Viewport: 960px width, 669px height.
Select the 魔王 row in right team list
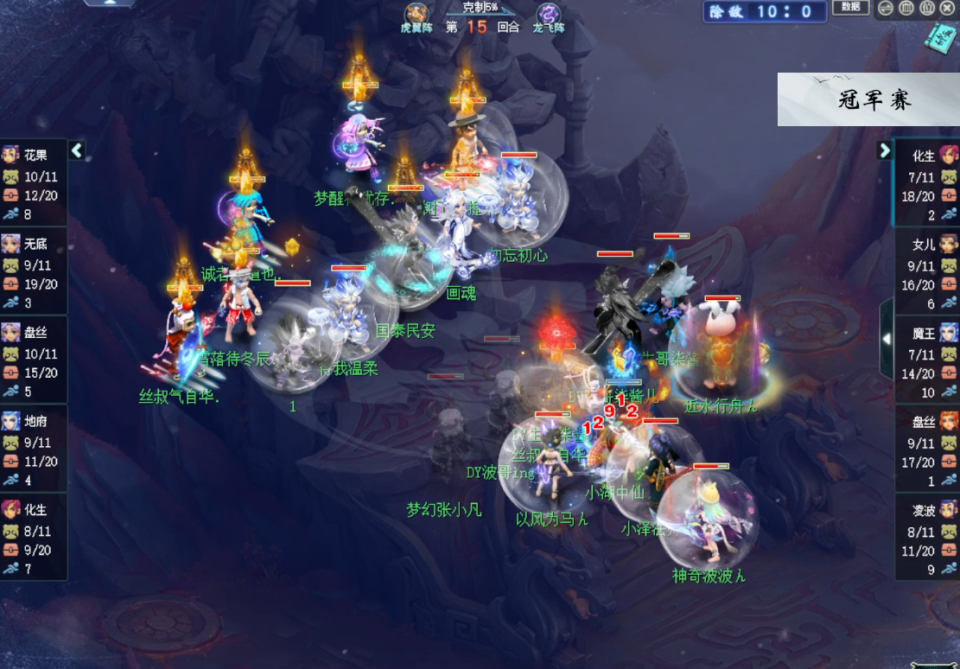click(927, 360)
